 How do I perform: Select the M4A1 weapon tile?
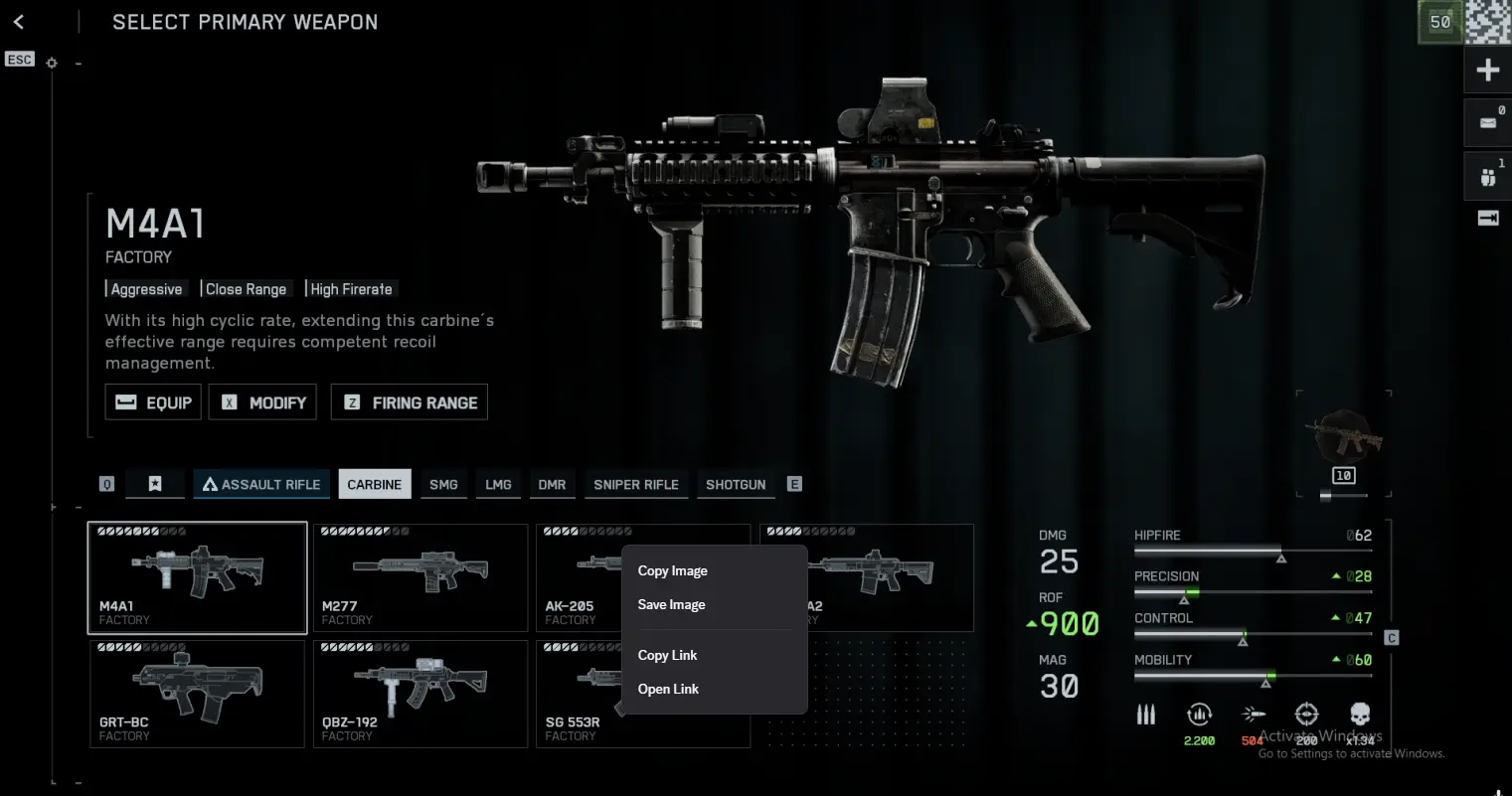tap(197, 577)
